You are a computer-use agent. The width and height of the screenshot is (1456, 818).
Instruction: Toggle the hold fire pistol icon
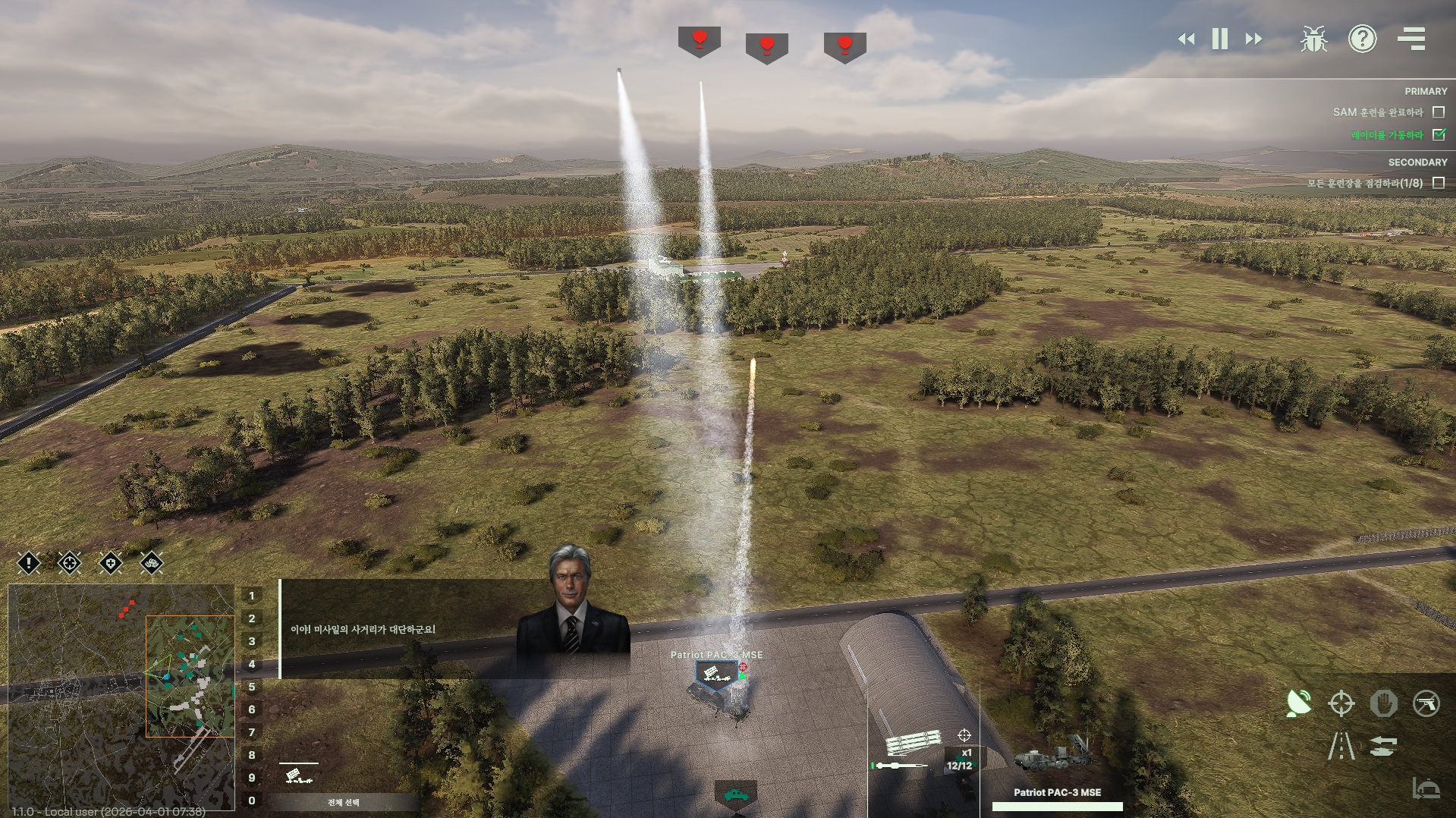1426,703
